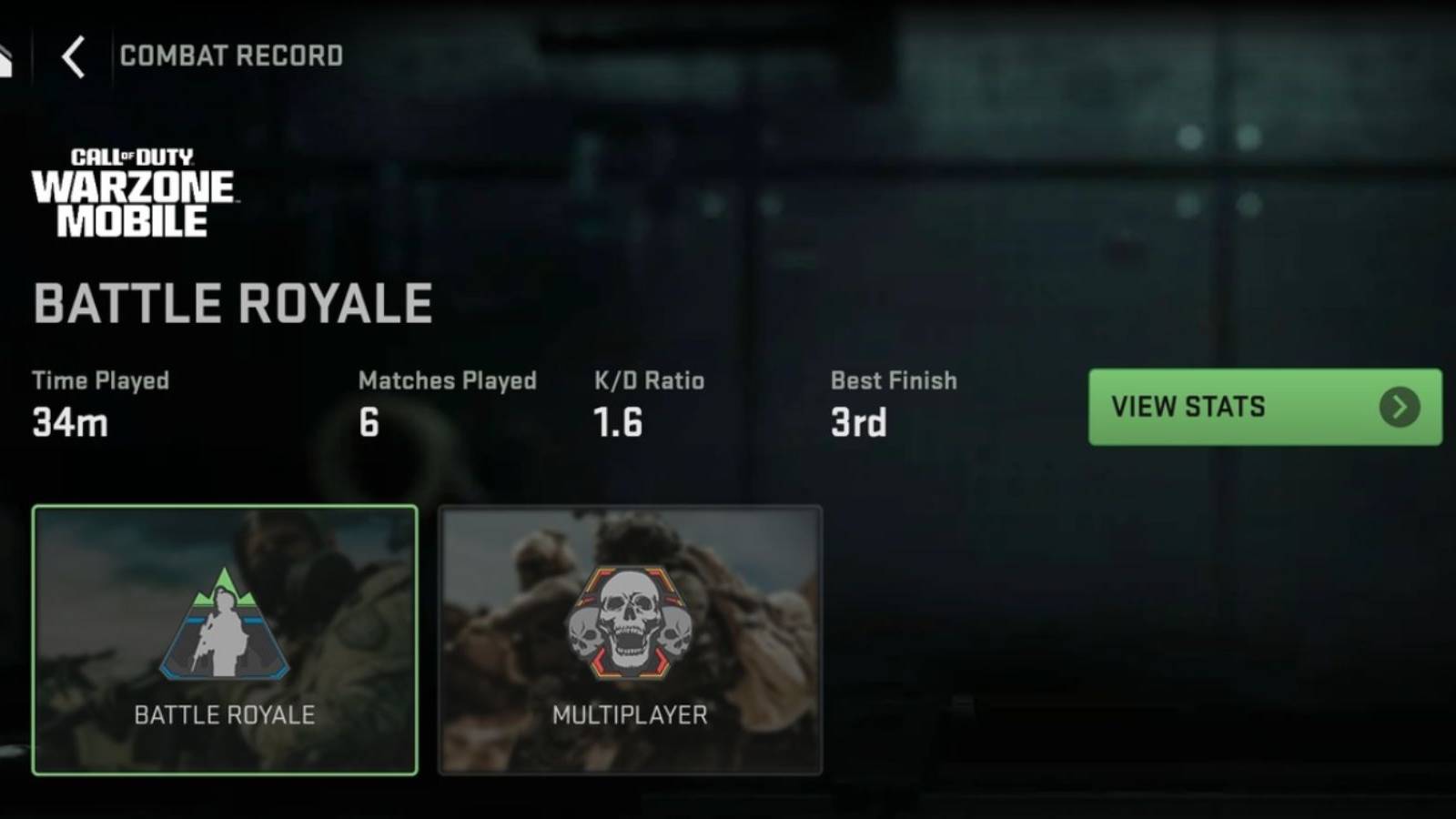Click the K/D Ratio stat of 1.6
The width and height of the screenshot is (1456, 819).
pyautogui.click(x=617, y=420)
